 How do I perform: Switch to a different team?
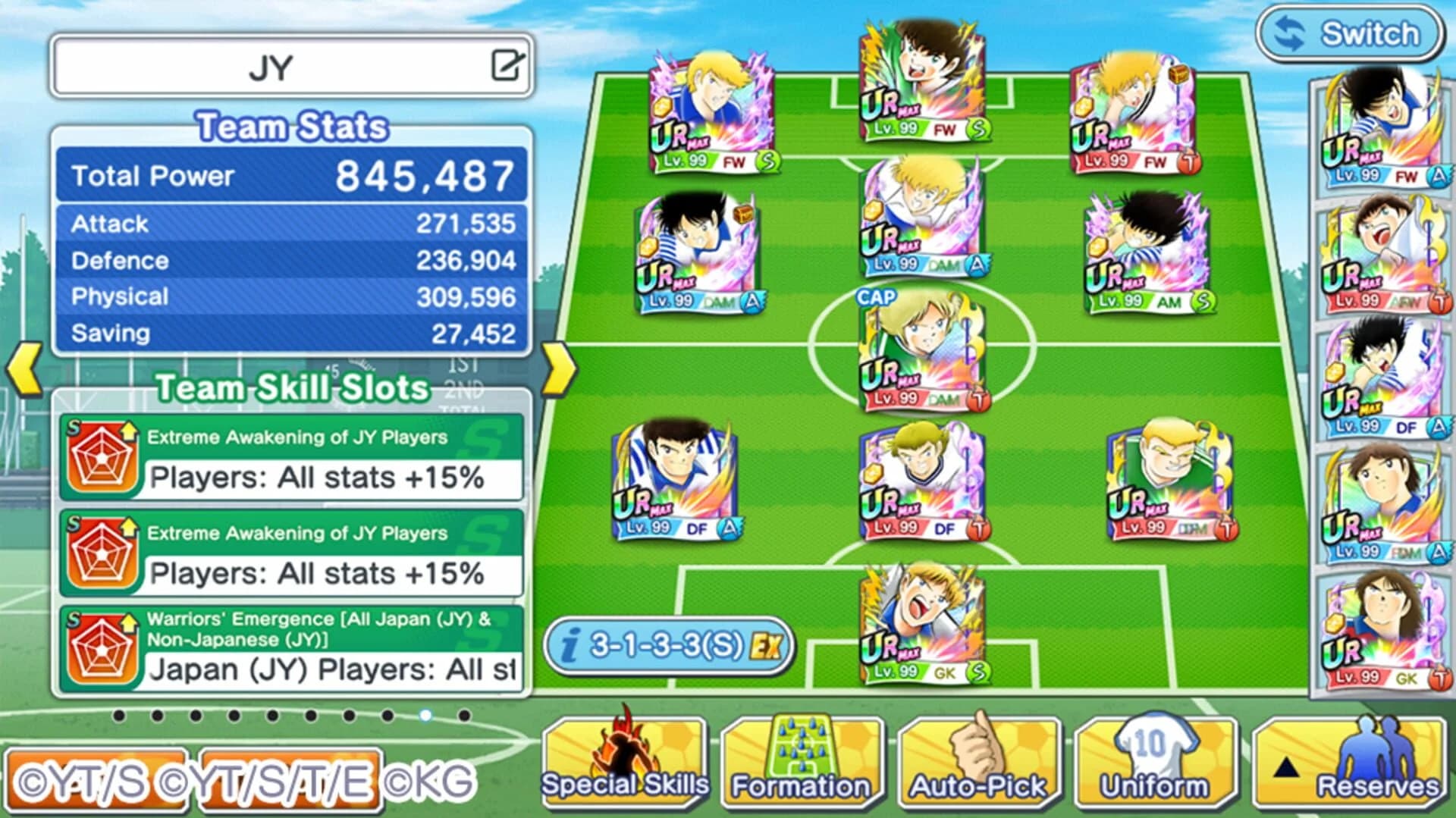(1351, 33)
